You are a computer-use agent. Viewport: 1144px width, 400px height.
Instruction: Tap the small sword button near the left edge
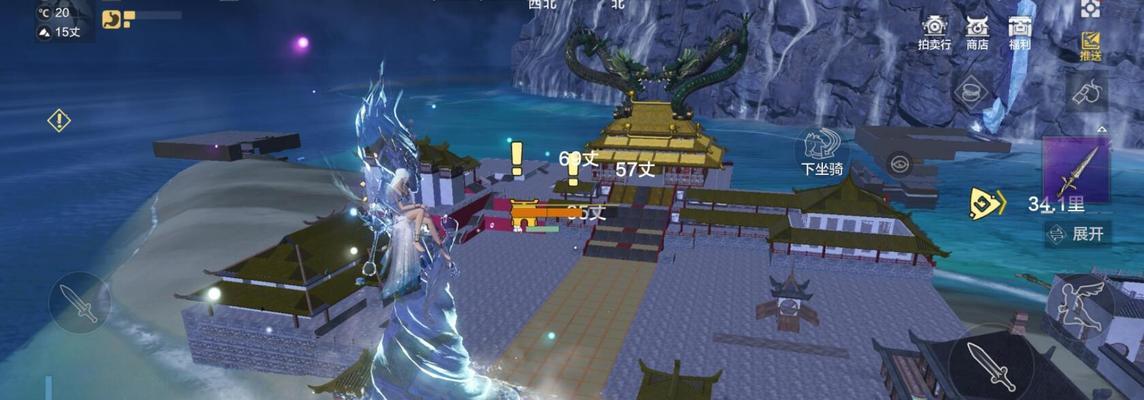pos(78,302)
